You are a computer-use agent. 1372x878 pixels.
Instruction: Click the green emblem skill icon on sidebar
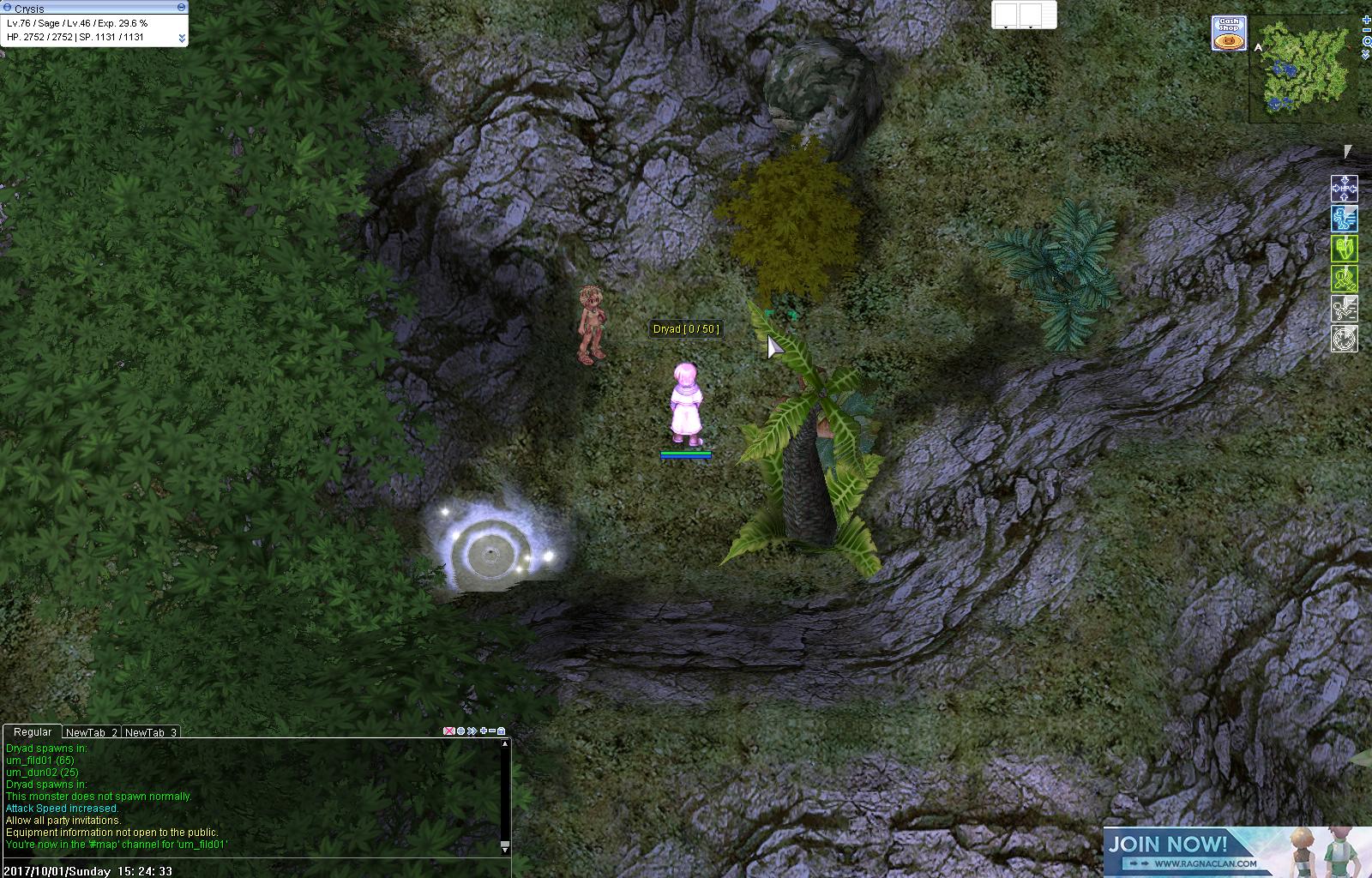click(x=1345, y=250)
